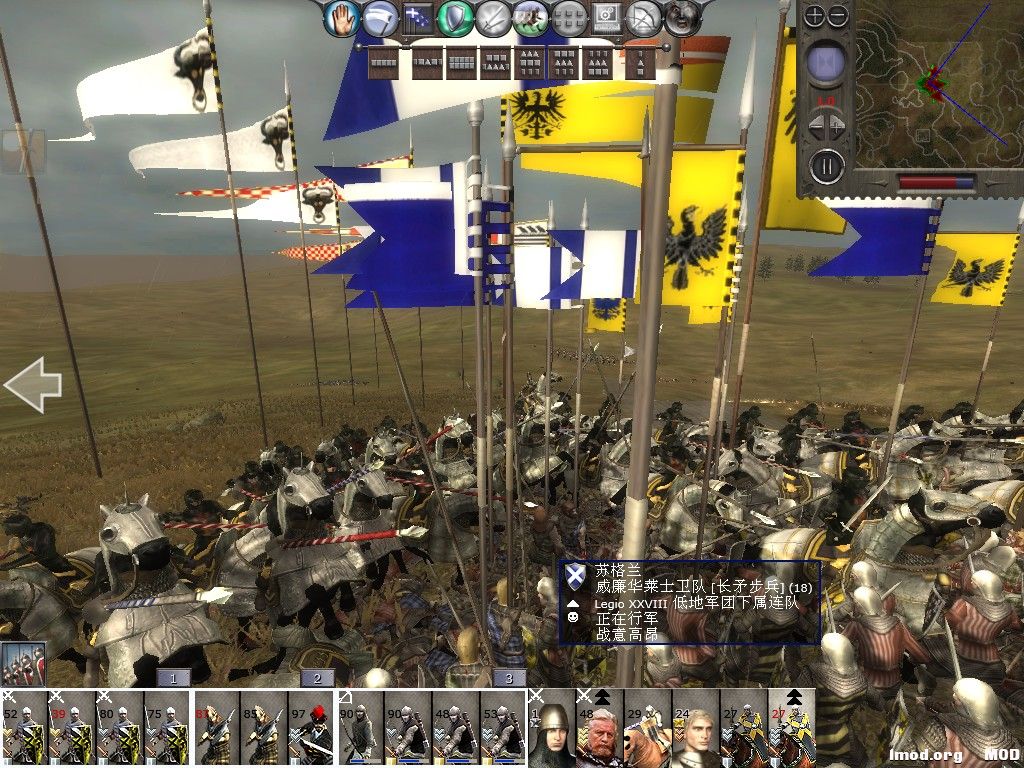This screenshot has height=768, width=1024.
Task: Activate the crossed swords melee button
Action: click(494, 17)
